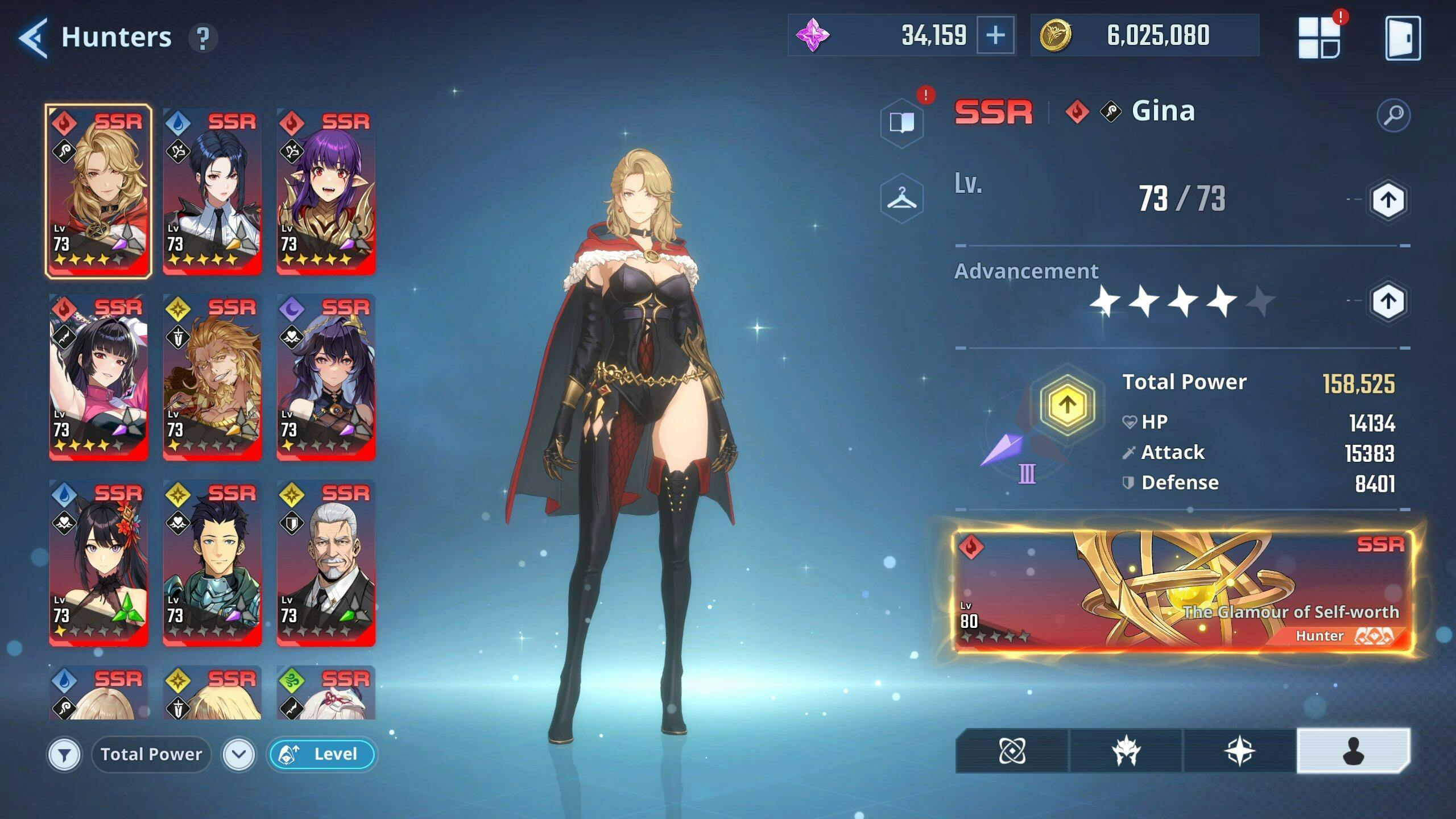
Task: Exit via the door icon
Action: pyautogui.click(x=1402, y=38)
